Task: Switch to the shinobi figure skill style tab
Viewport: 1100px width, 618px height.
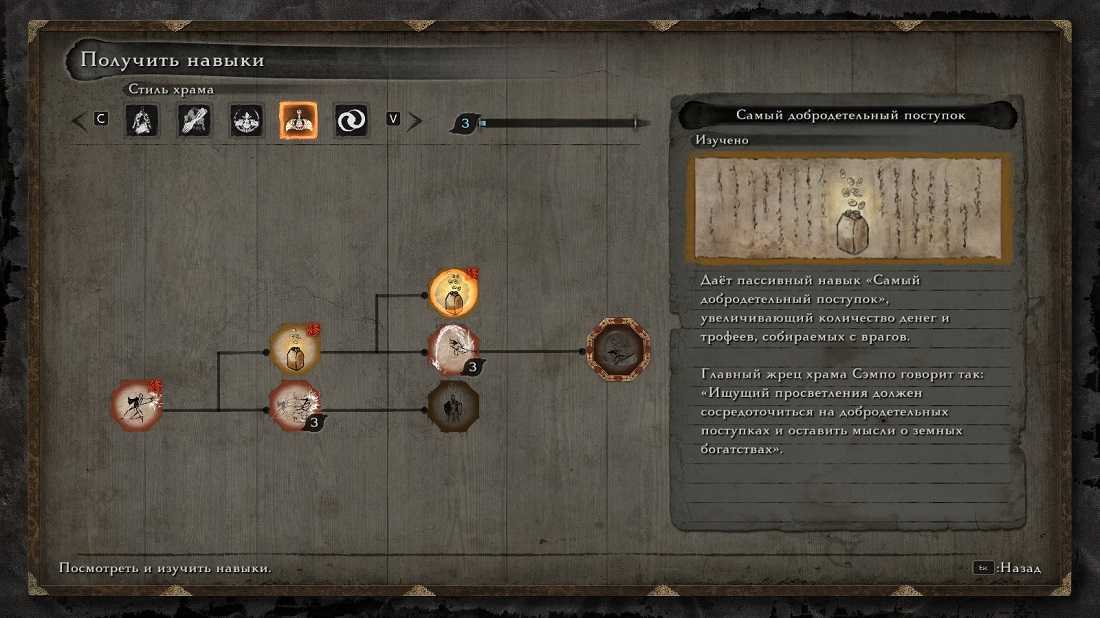Action: pyautogui.click(x=142, y=121)
